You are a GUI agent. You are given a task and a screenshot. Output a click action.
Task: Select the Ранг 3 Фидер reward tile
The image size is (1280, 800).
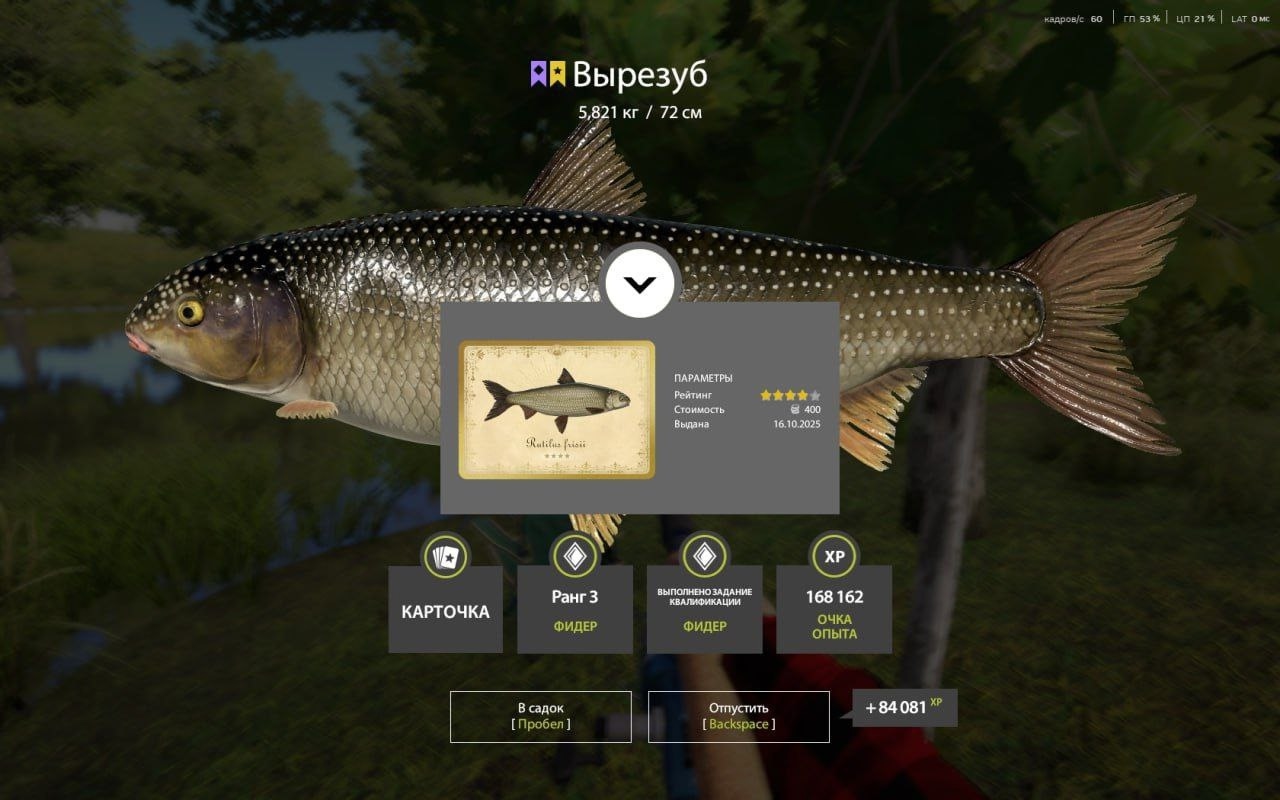pos(575,610)
